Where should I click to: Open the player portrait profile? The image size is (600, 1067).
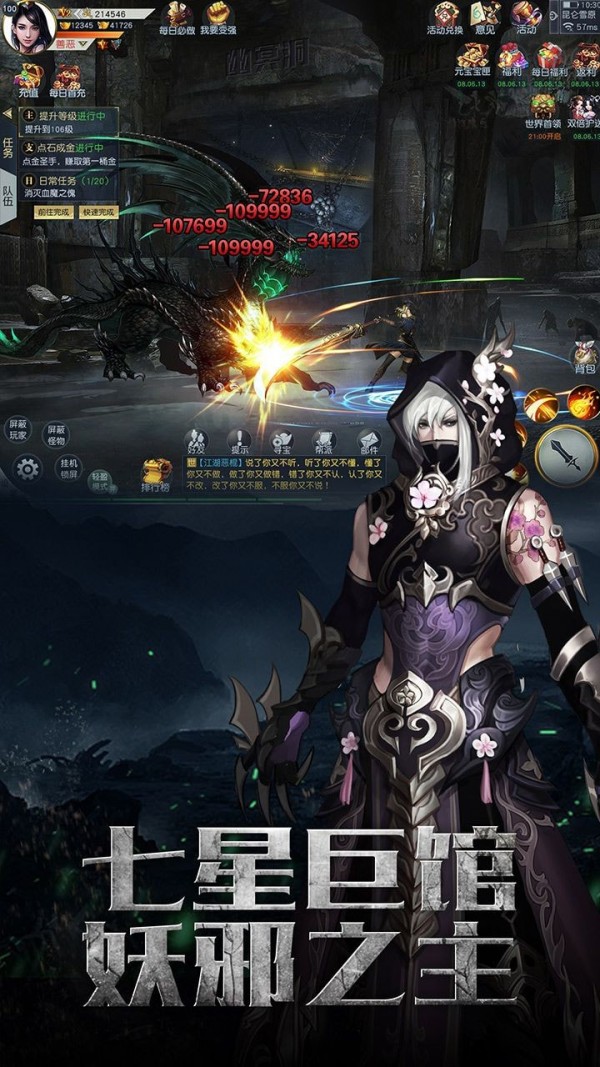coord(28,26)
